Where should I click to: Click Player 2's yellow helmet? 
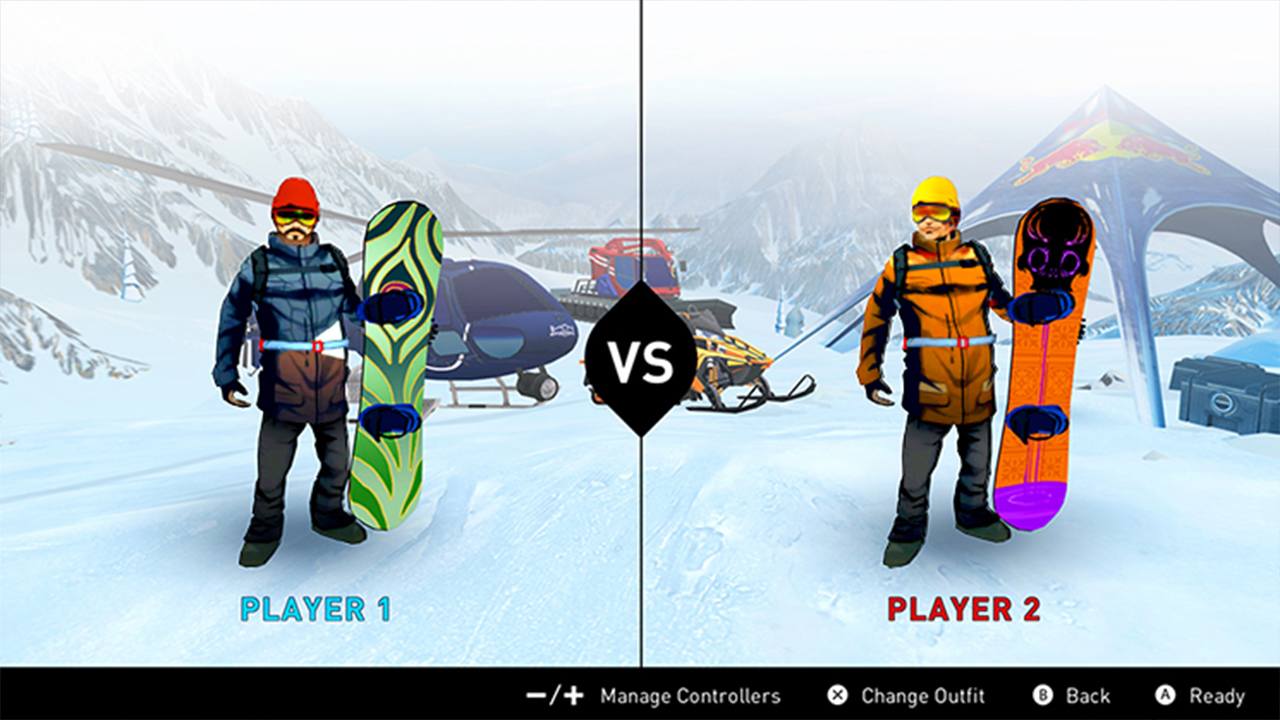(934, 192)
